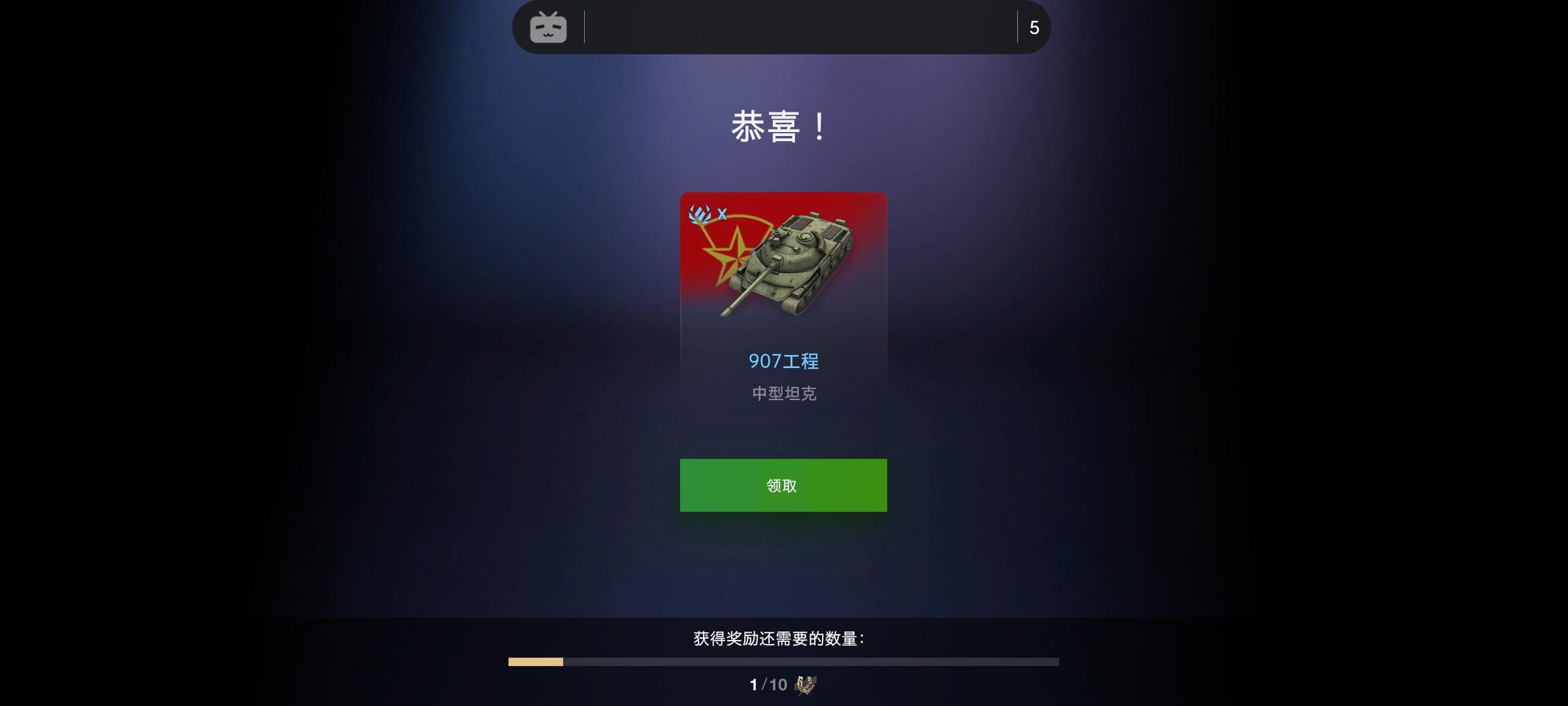Click the Bilibili TV face icon

549,27
